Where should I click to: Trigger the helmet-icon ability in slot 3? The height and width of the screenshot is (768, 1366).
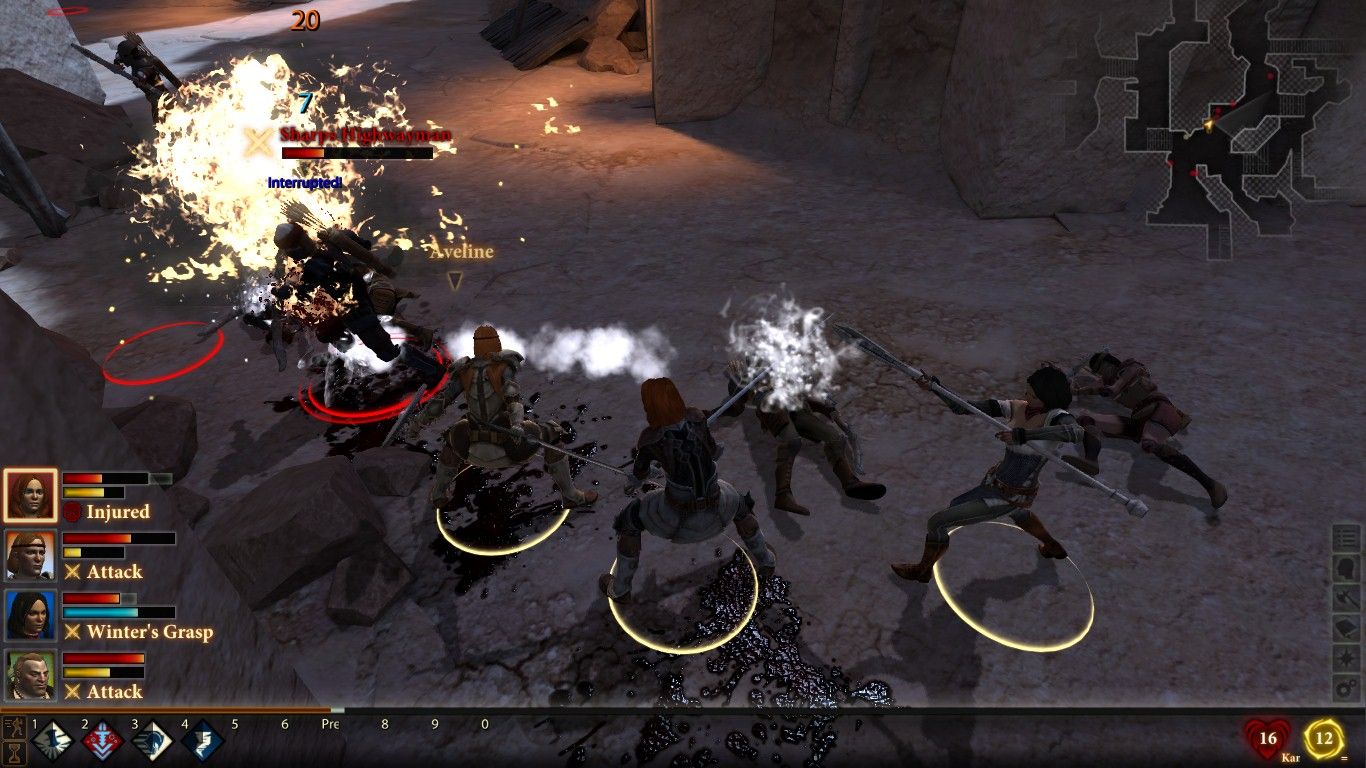(152, 742)
